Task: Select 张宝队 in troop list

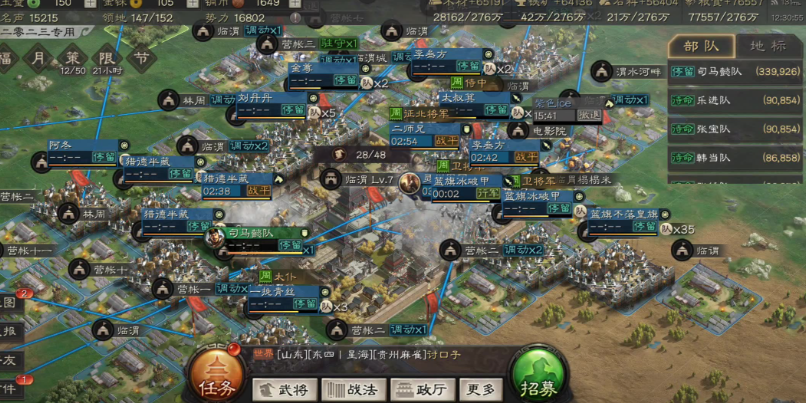Action: (735, 130)
